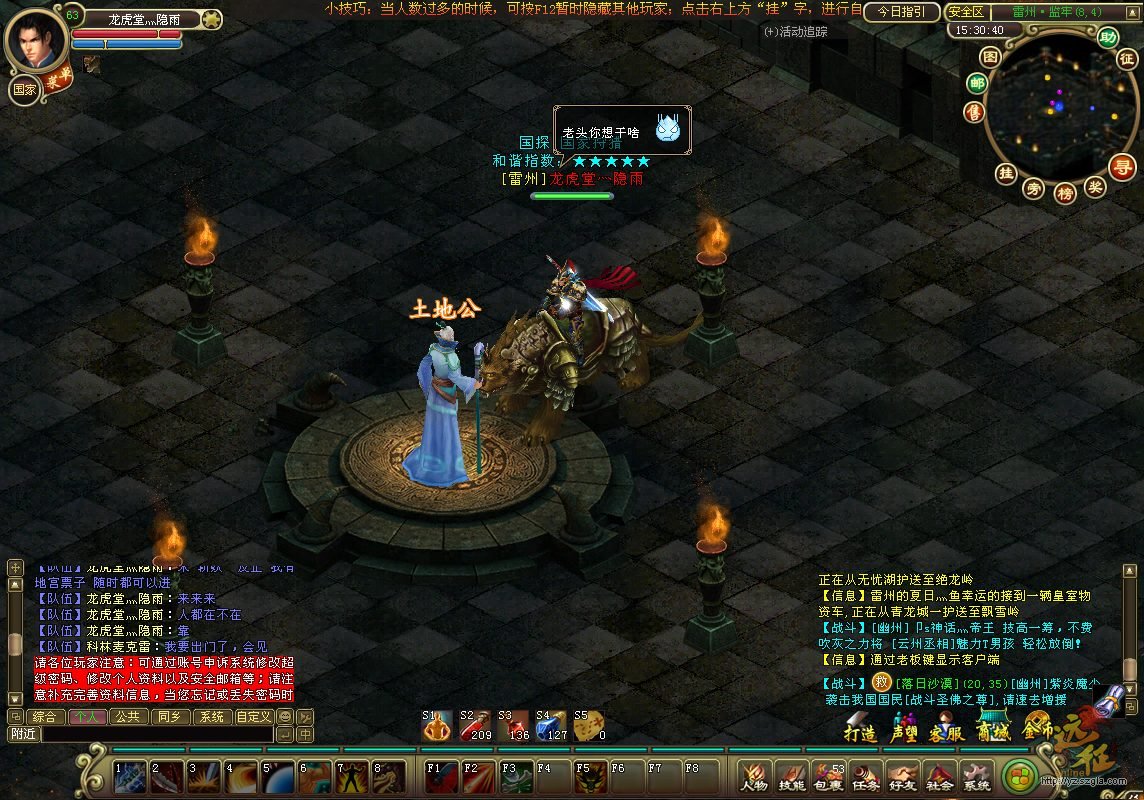Click the 国家 nation button under portrait
This screenshot has height=800, width=1144.
click(25, 88)
